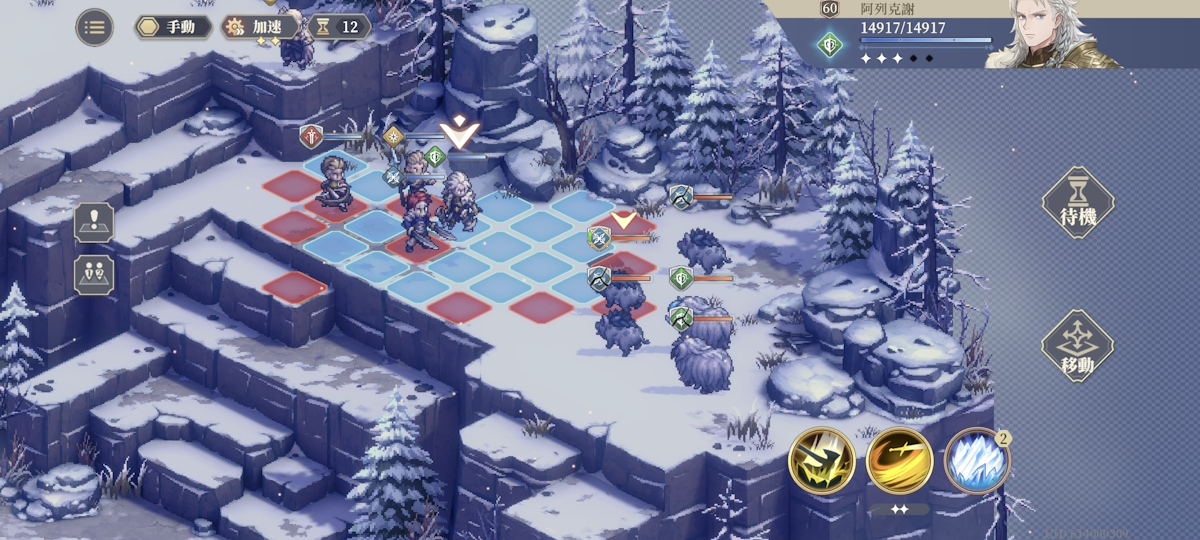Toggle the 手動 manual battle mode
This screenshot has width=1200, height=540.
pos(173,27)
